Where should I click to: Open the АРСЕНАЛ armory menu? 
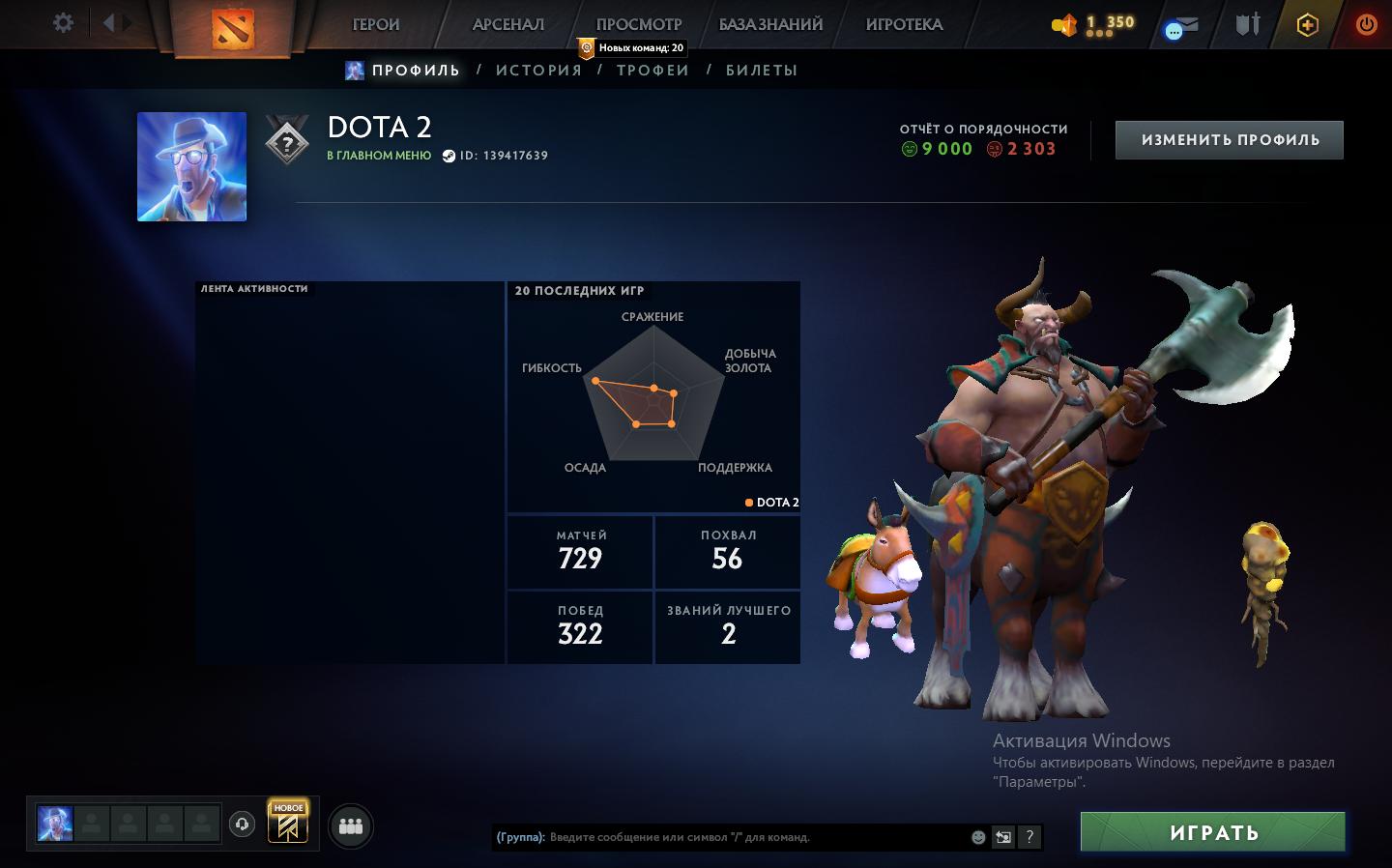508,25
